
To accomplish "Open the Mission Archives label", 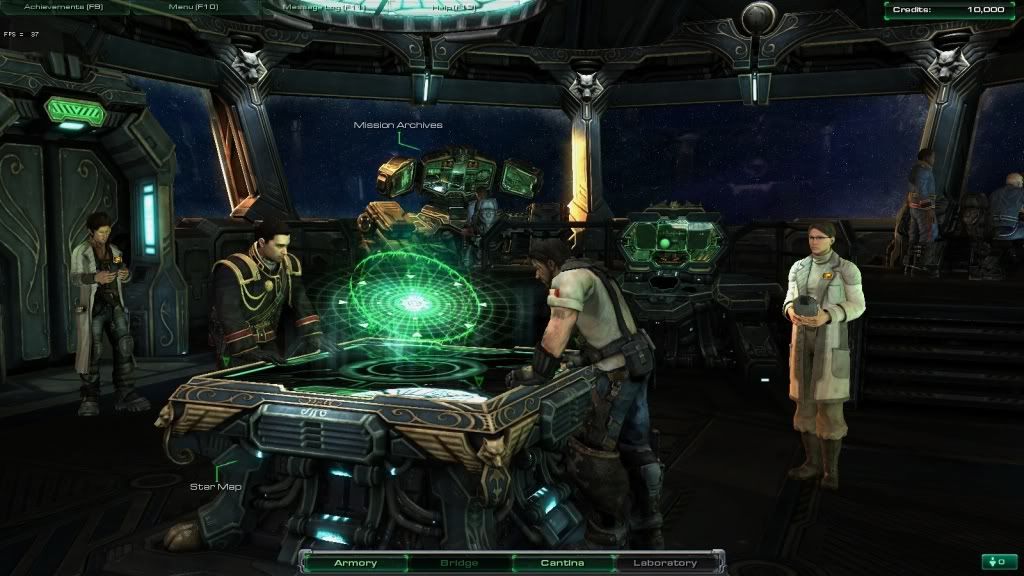I will 398,125.
